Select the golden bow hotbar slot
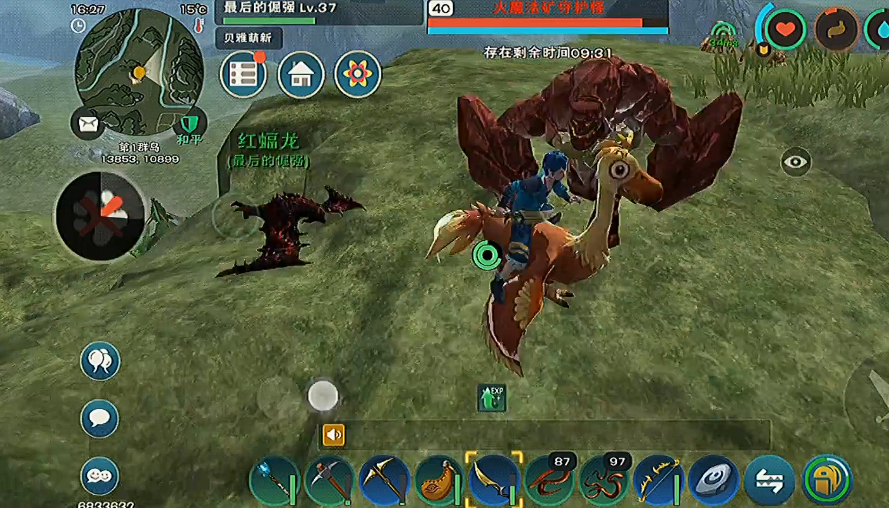This screenshot has width=889, height=508. click(x=659, y=480)
